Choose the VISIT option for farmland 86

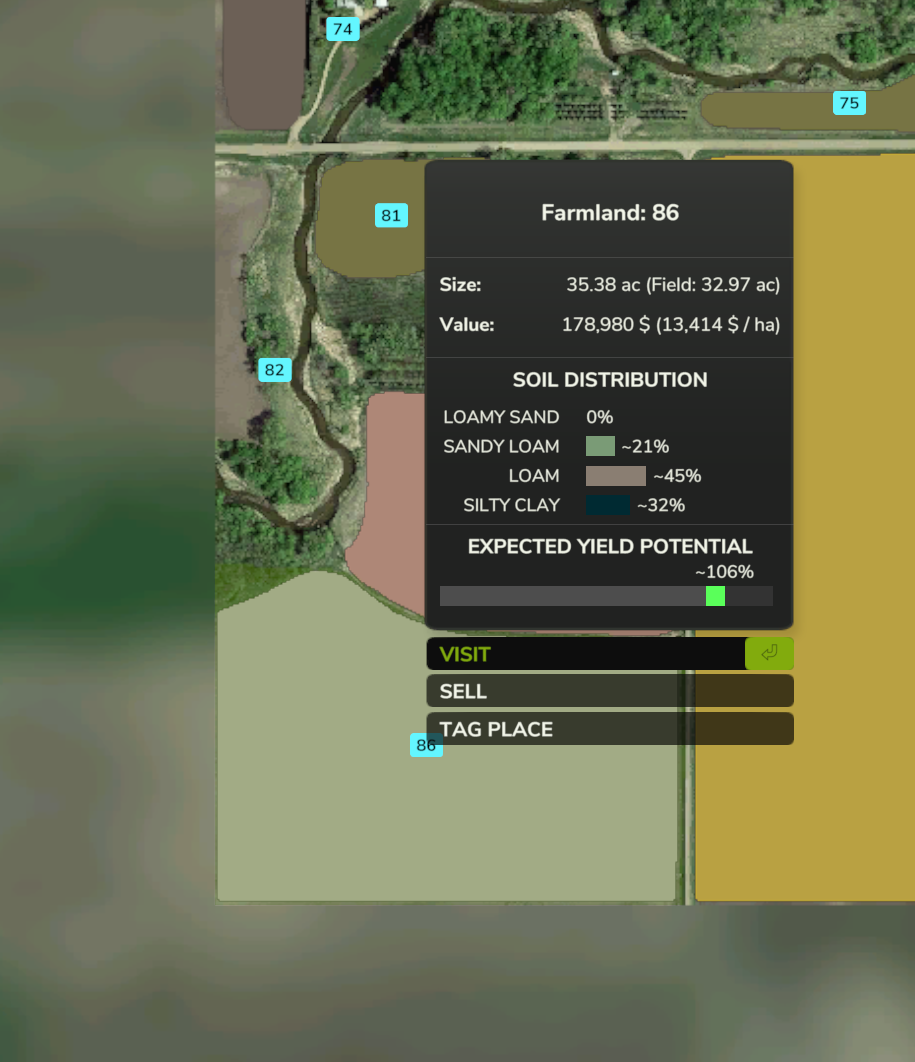pyautogui.click(x=609, y=654)
